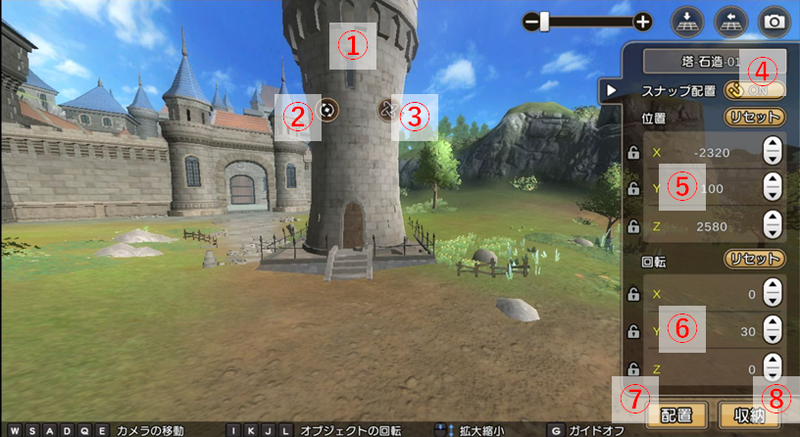800x437 pixels.
Task: Toggle the lock beside 位置 X
Action: 633,153
